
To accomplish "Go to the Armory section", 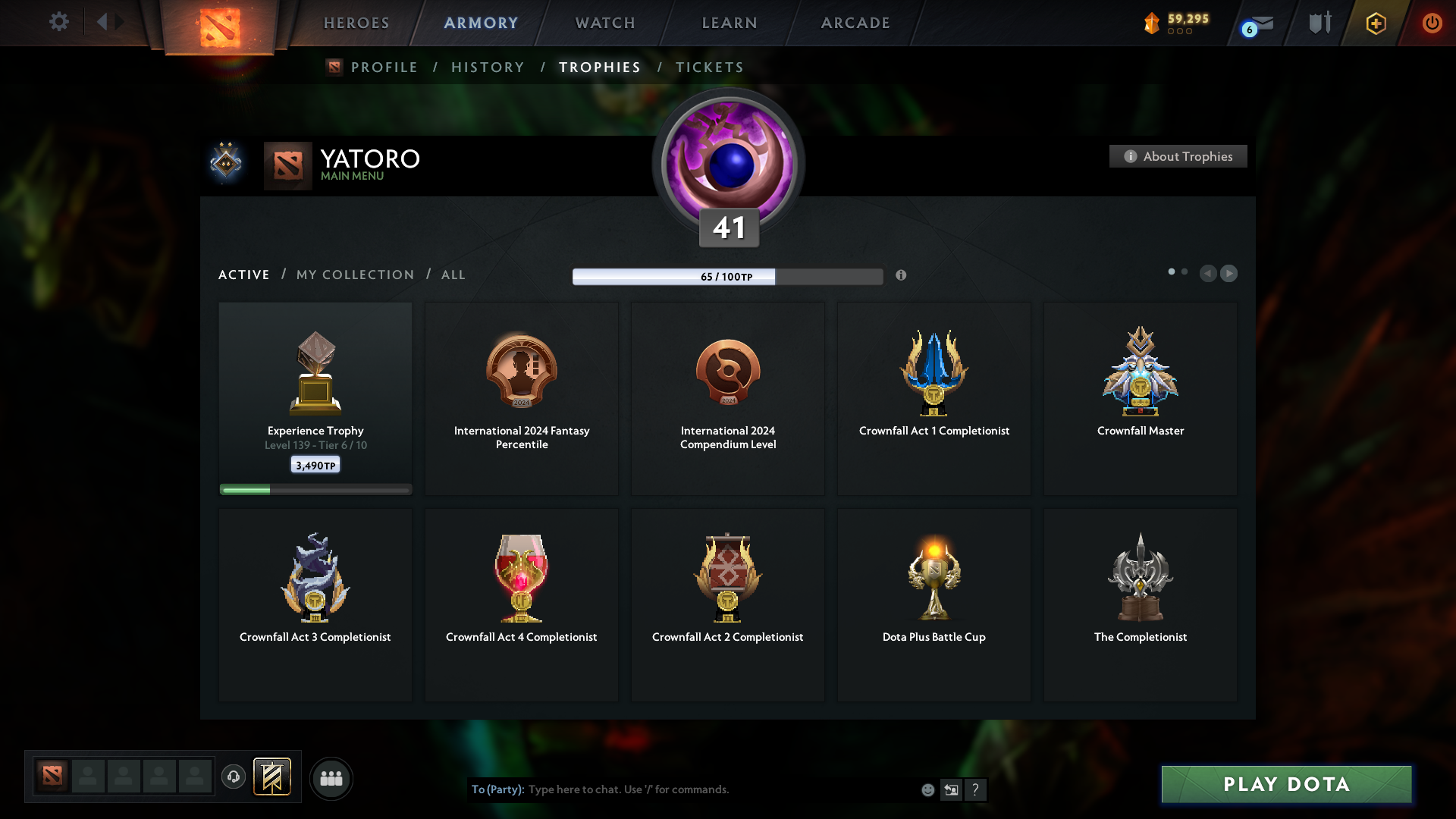I will click(x=482, y=23).
